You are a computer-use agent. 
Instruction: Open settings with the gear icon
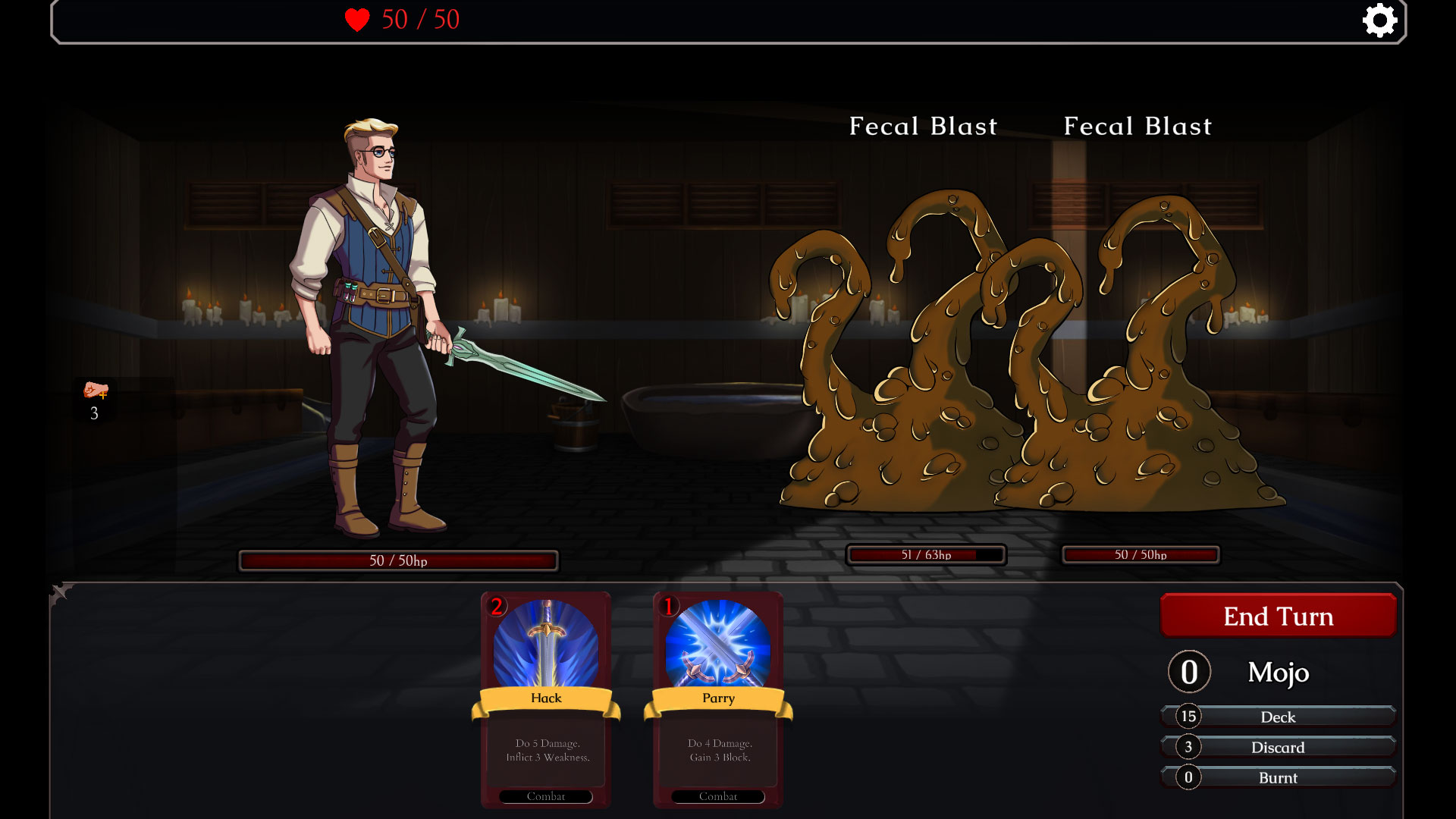pyautogui.click(x=1379, y=20)
